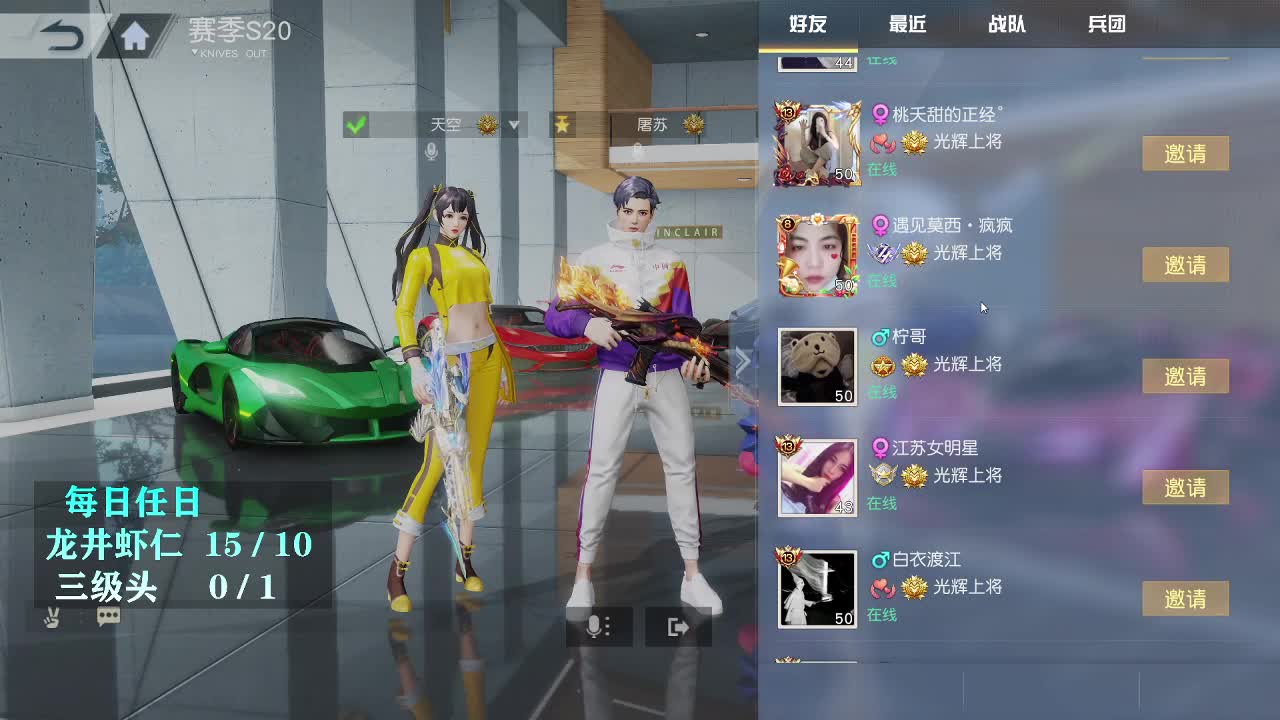Click the rank medal next to 天空's name

pyautogui.click(x=486, y=126)
